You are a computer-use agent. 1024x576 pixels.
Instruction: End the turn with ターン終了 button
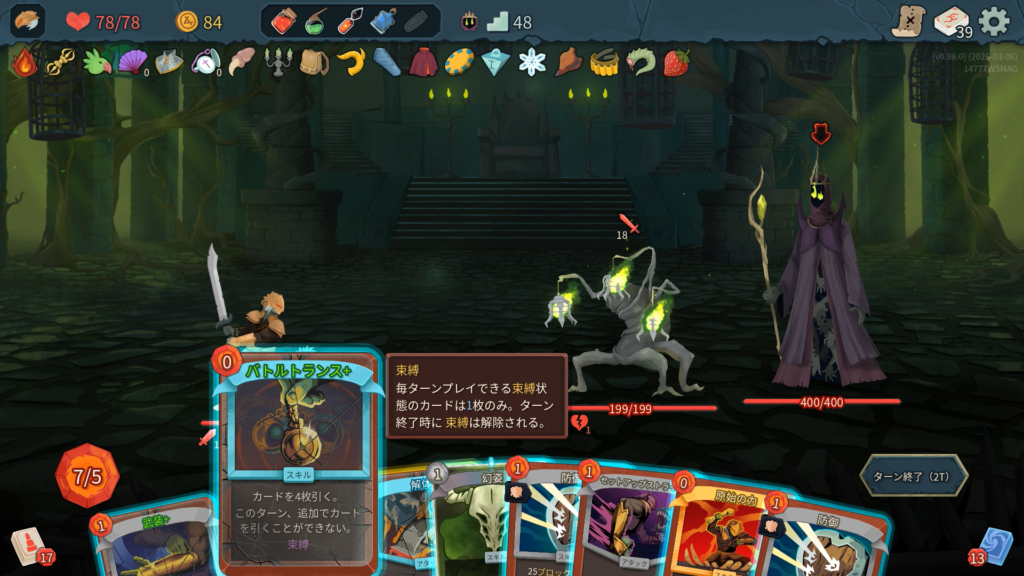913,475
